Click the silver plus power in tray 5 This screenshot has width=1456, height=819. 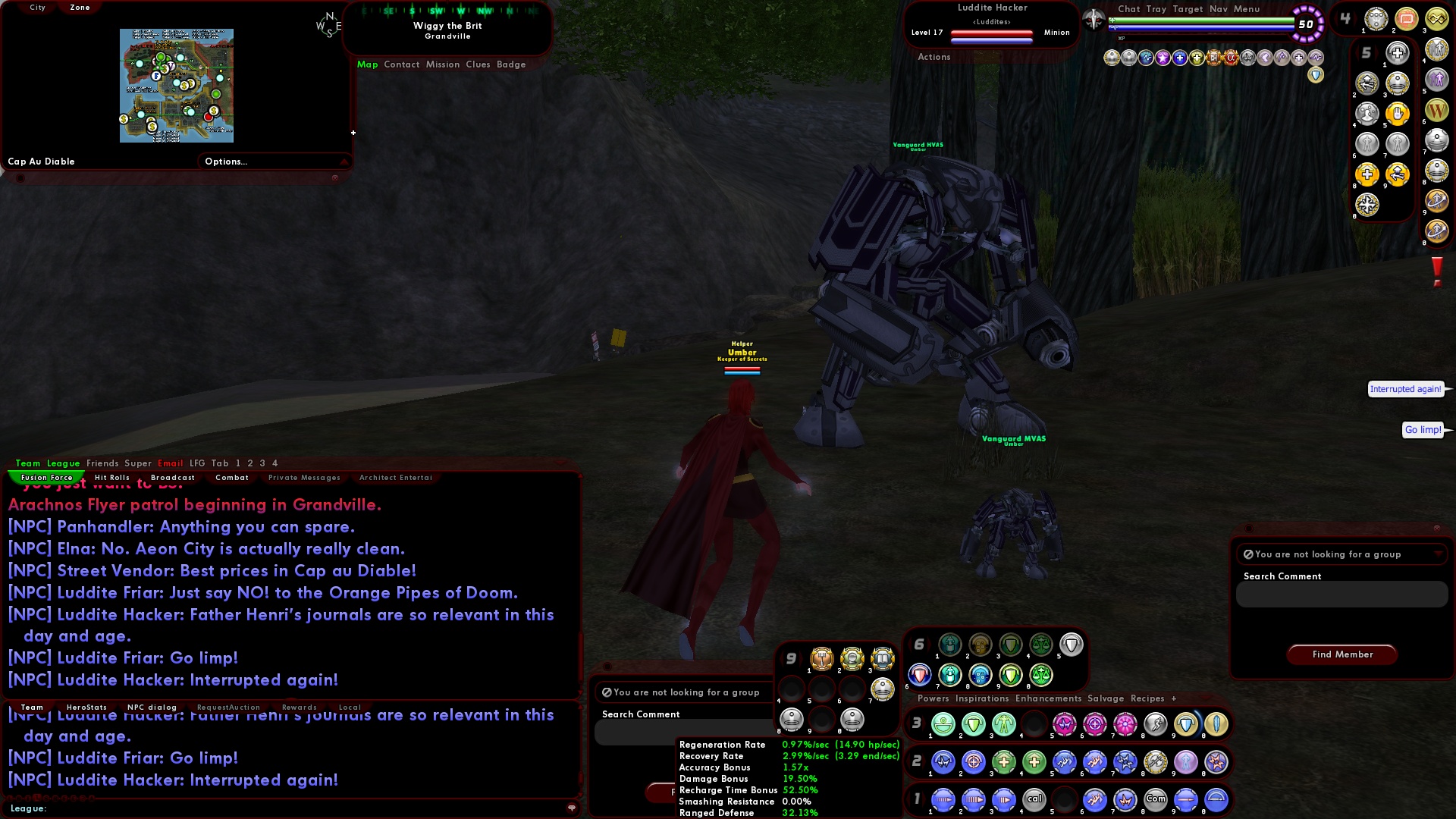tap(1397, 52)
